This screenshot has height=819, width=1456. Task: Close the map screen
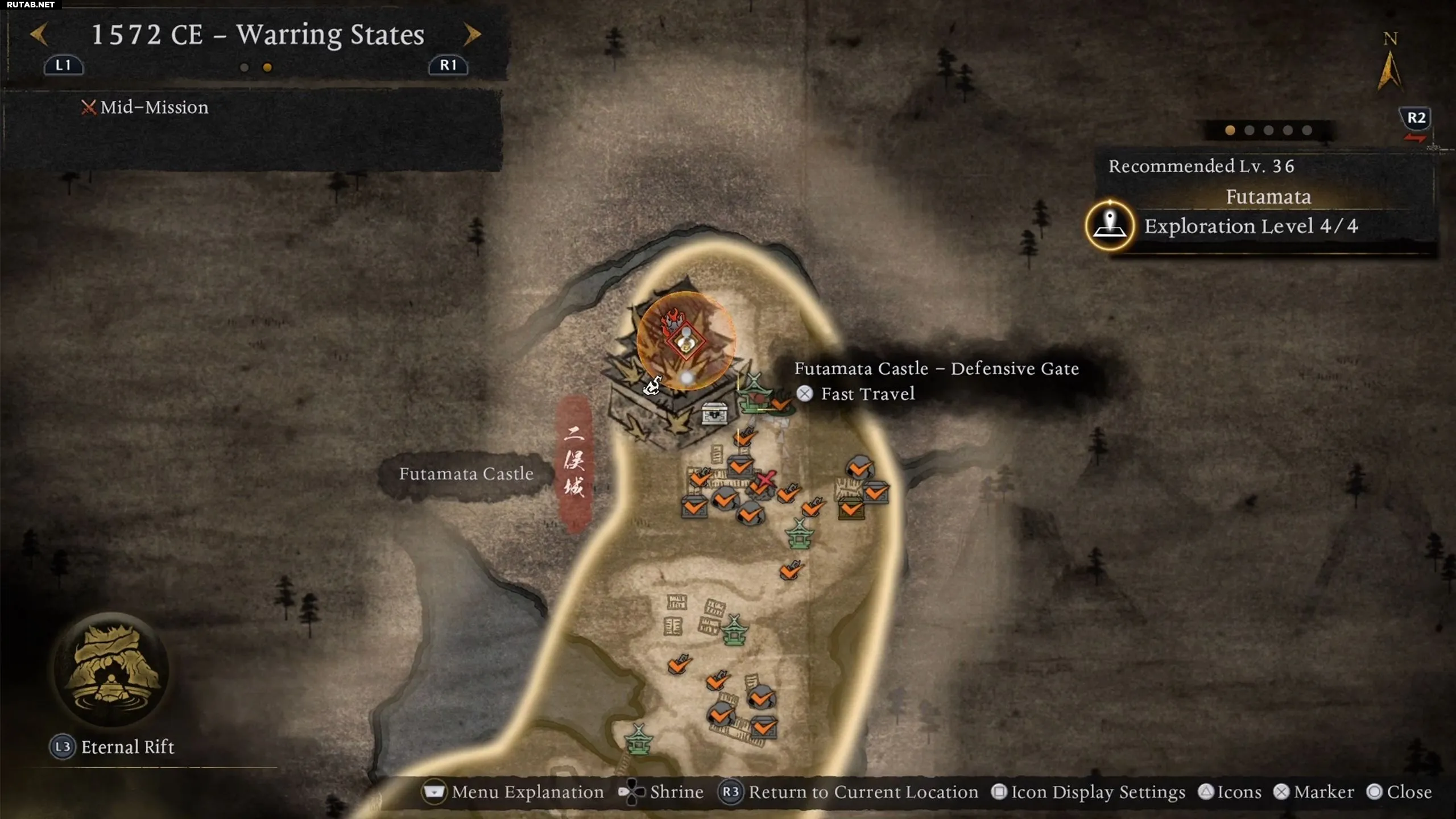tap(1399, 792)
